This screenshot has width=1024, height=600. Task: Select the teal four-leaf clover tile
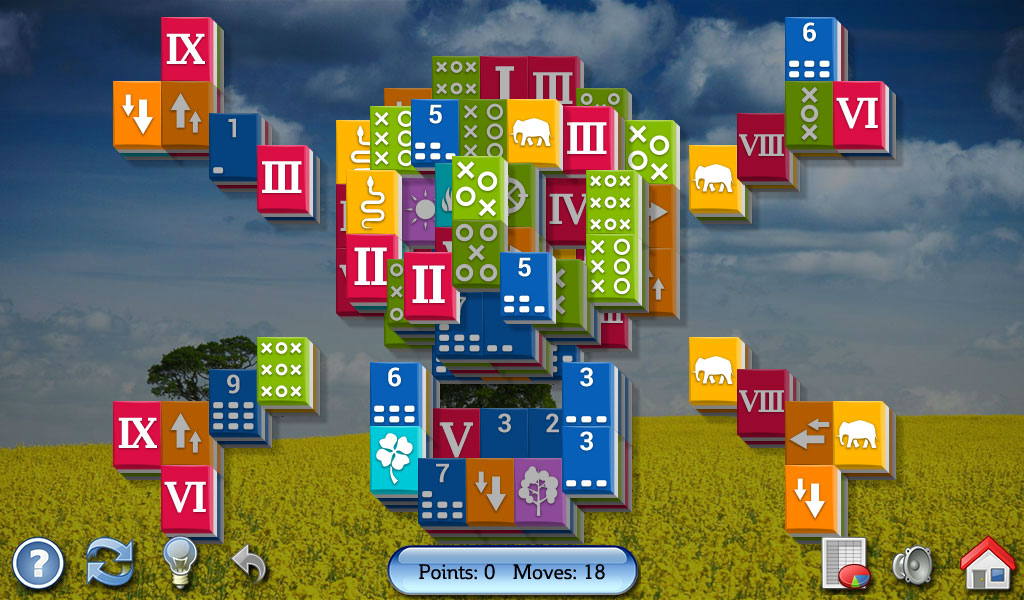(x=394, y=457)
